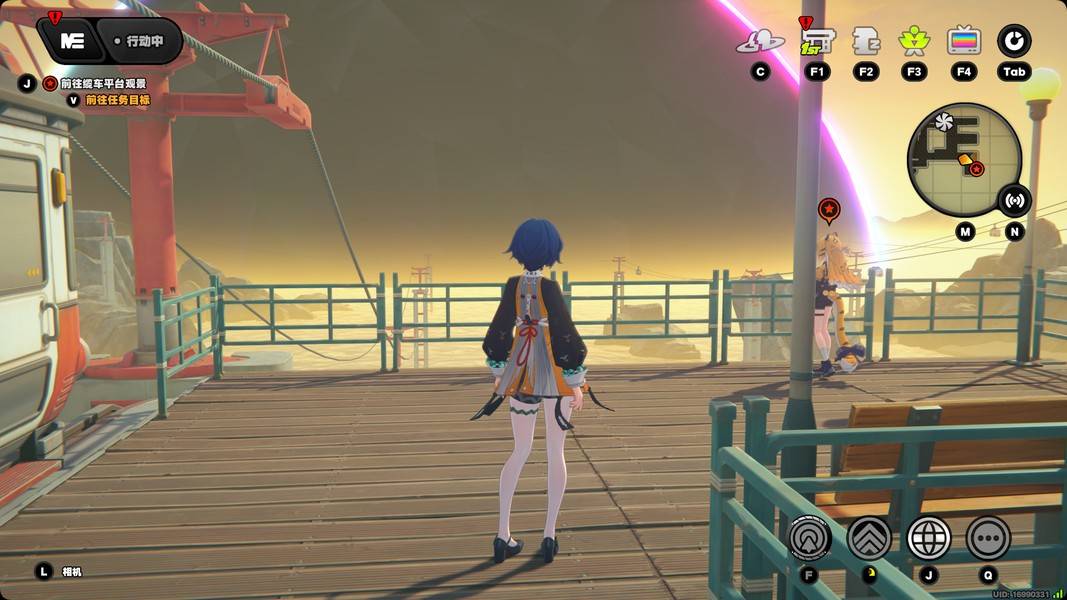Open the green winged figure icon
The height and width of the screenshot is (600, 1067).
pyautogui.click(x=913, y=42)
